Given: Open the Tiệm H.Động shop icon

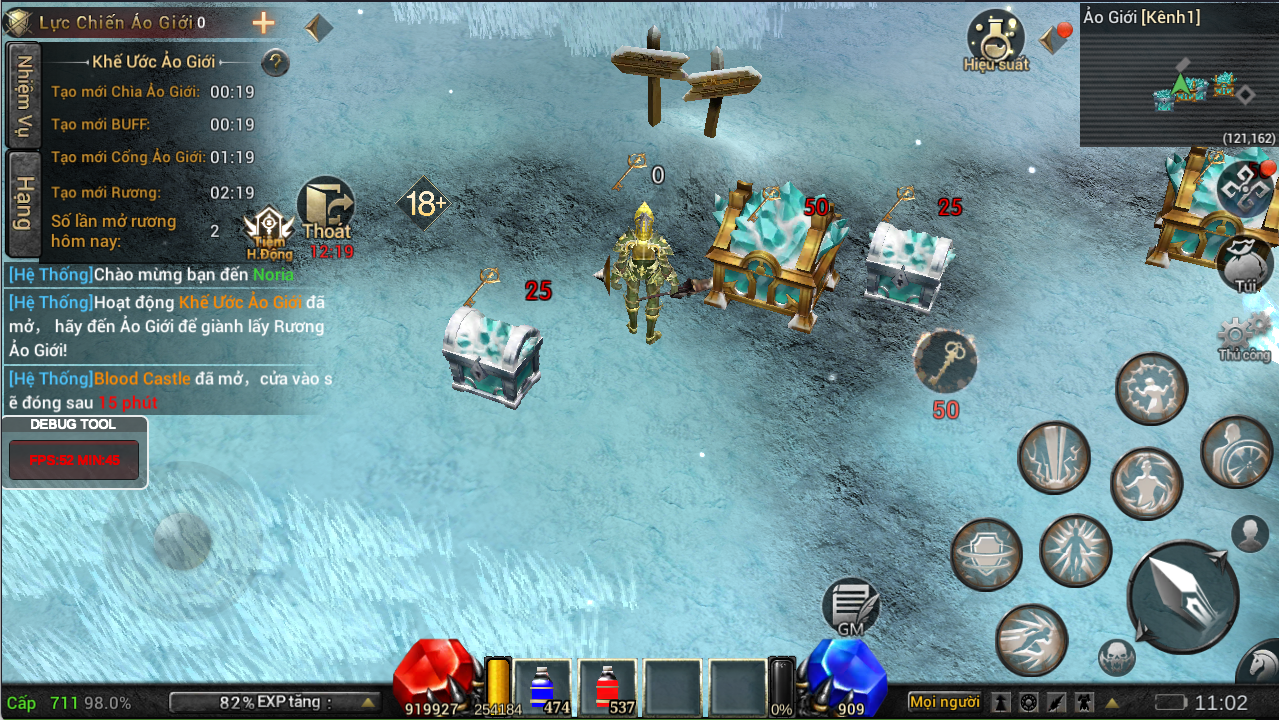Looking at the screenshot, I should point(269,232).
